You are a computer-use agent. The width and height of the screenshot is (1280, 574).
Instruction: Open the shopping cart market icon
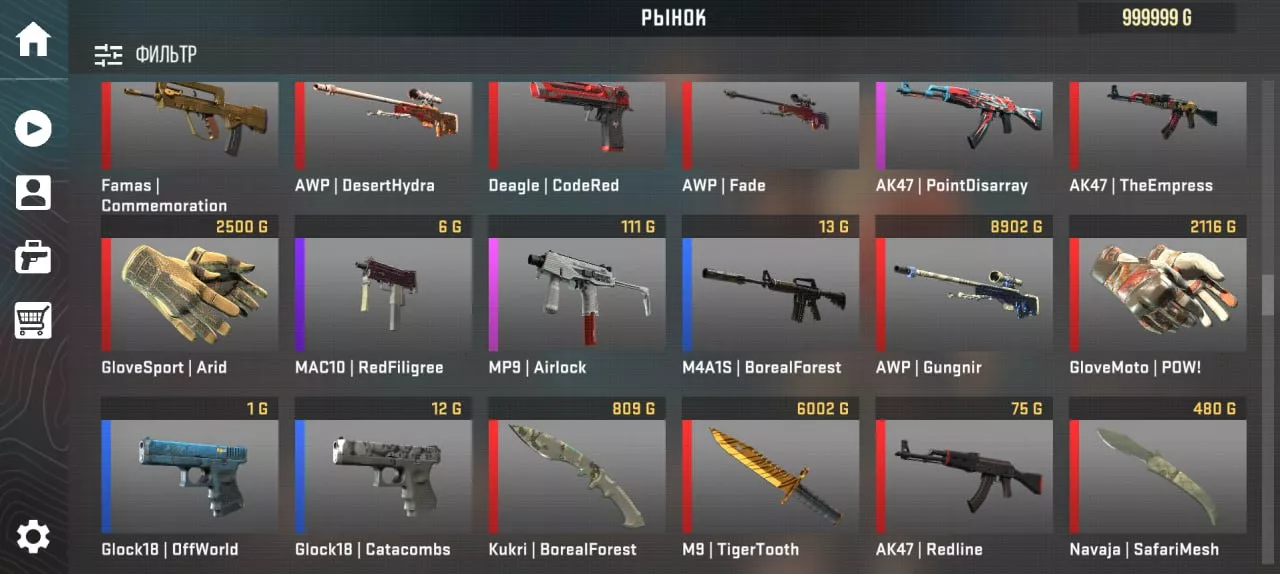(33, 321)
